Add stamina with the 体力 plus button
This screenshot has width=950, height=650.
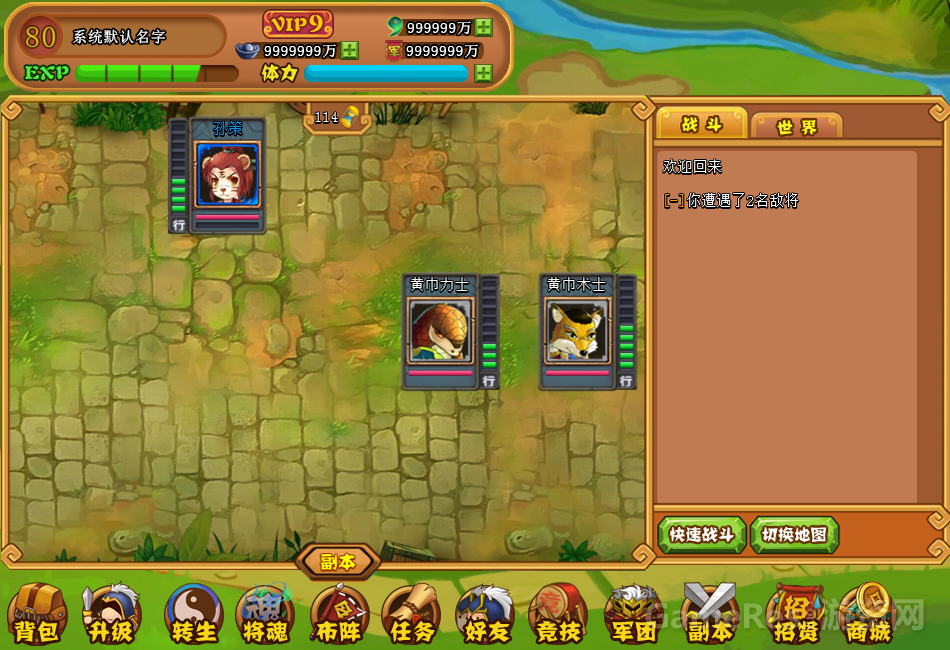484,73
